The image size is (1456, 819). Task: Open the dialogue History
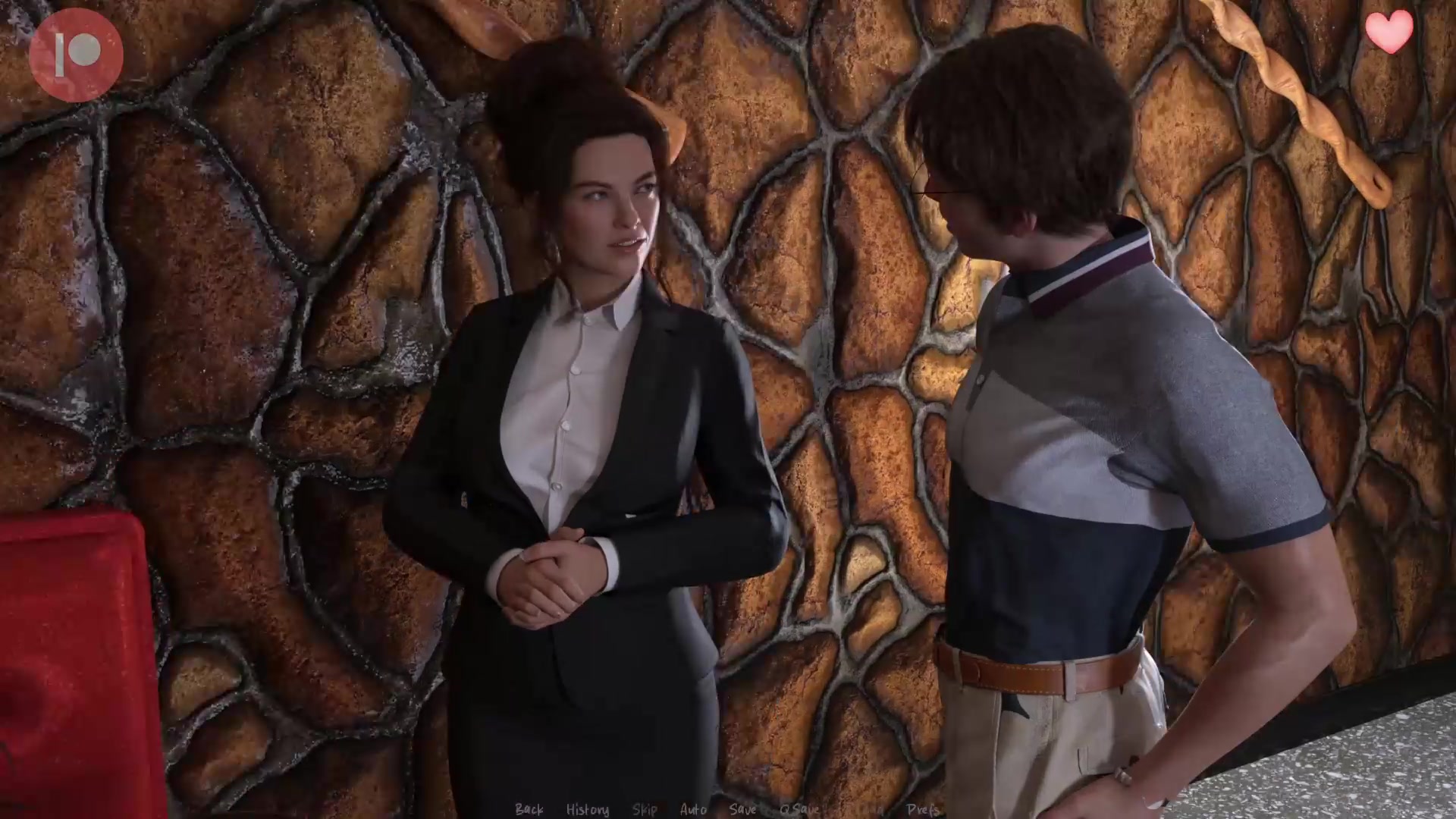point(587,809)
